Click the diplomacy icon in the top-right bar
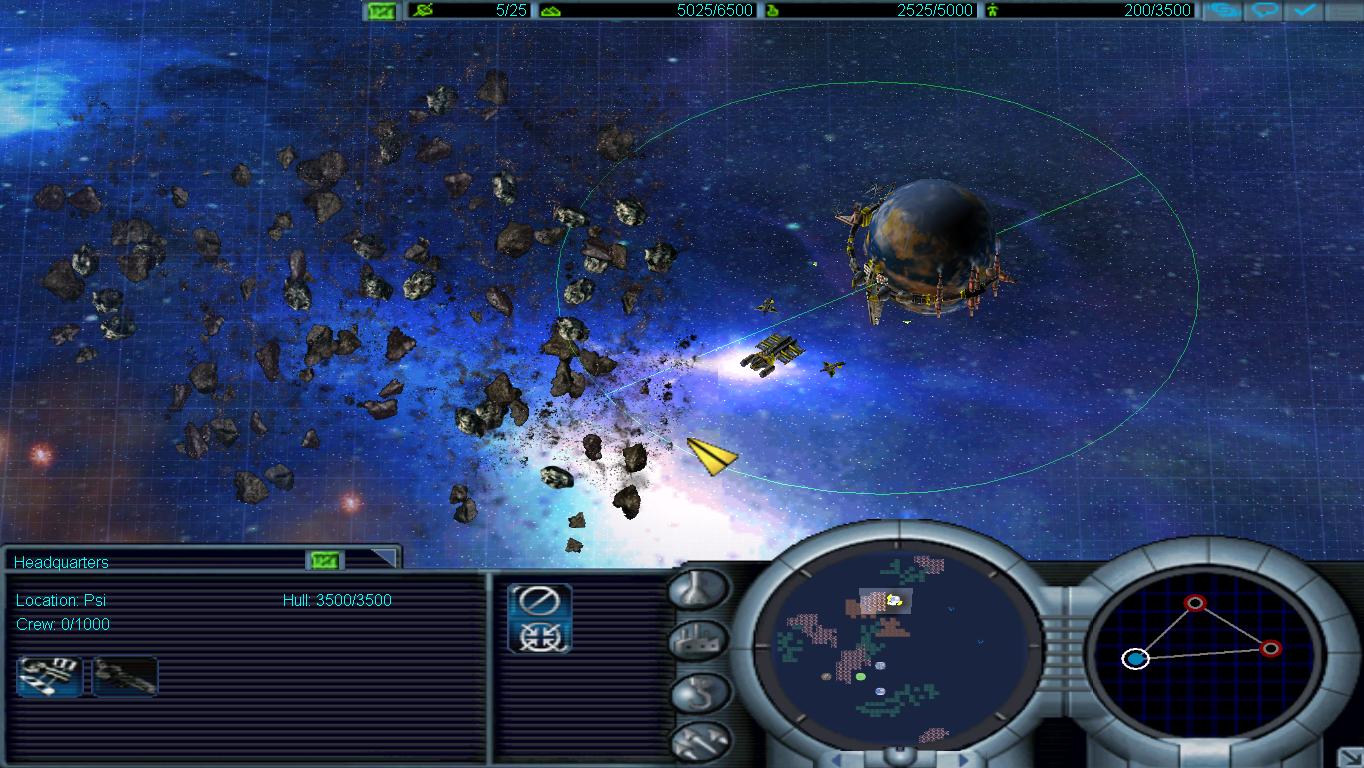This screenshot has width=1364, height=768. coord(1221,10)
